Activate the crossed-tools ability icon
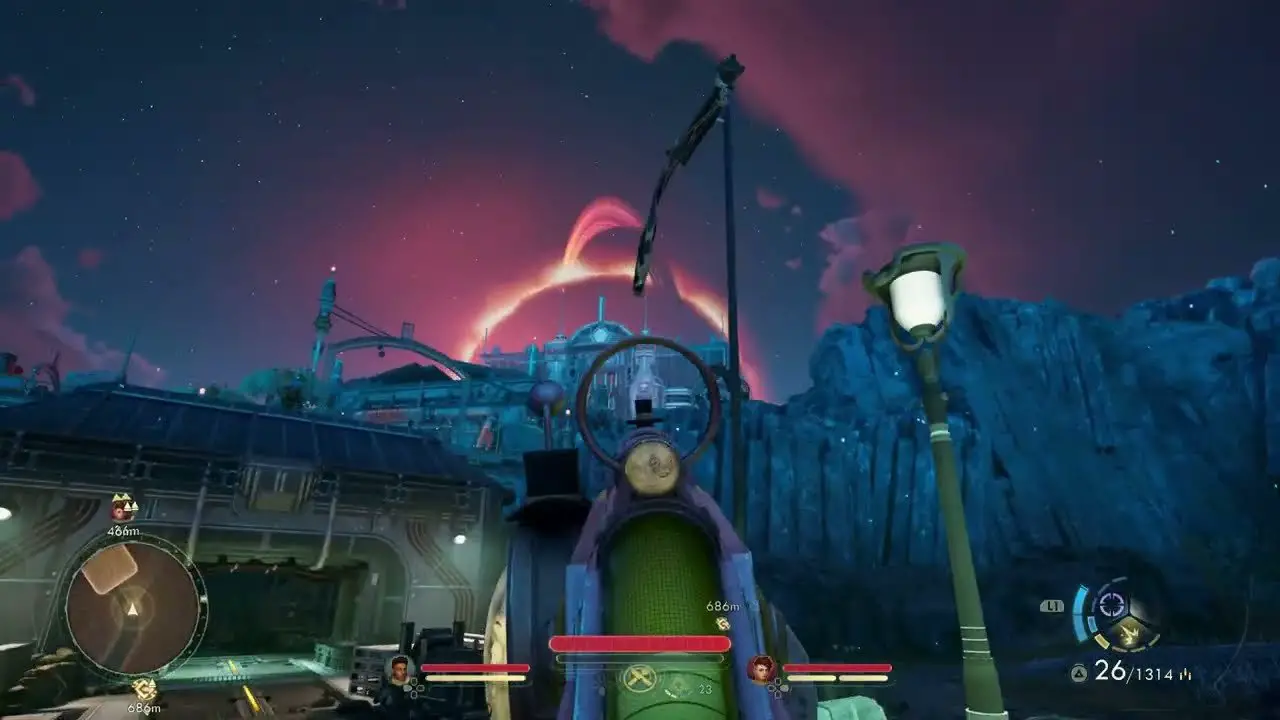 639,678
